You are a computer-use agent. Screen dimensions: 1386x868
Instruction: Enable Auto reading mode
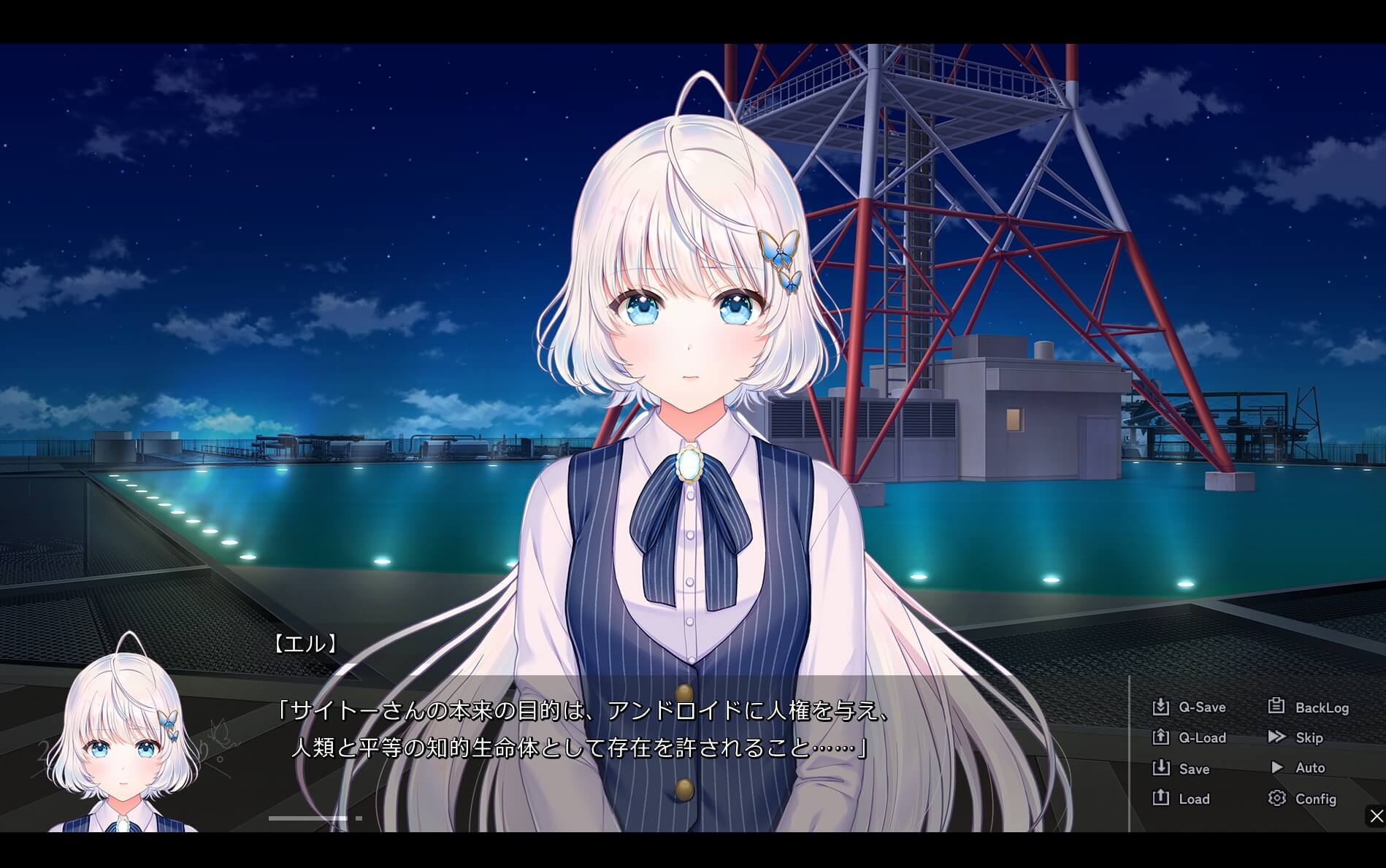pos(1309,768)
